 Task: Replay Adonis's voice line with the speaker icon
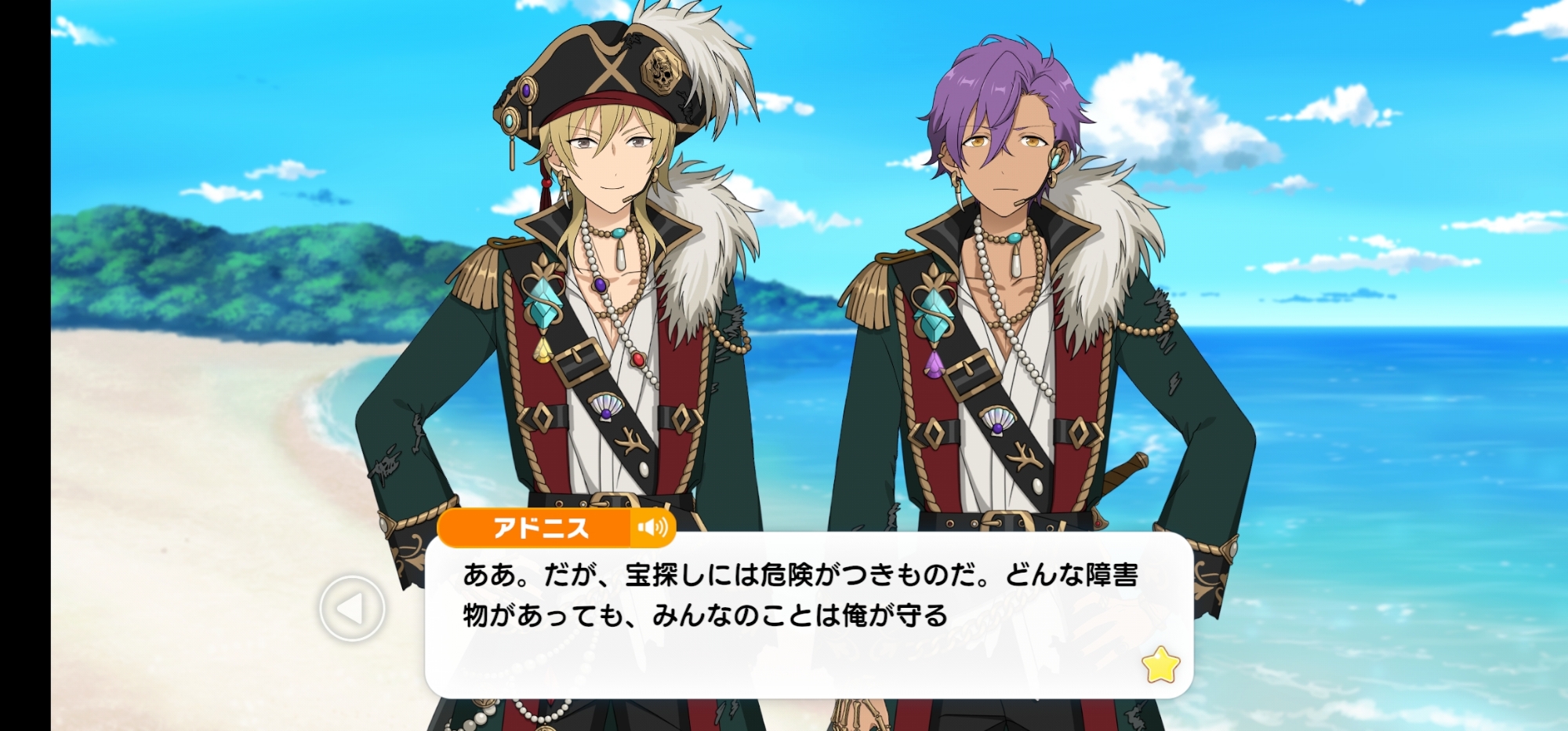pos(652,527)
